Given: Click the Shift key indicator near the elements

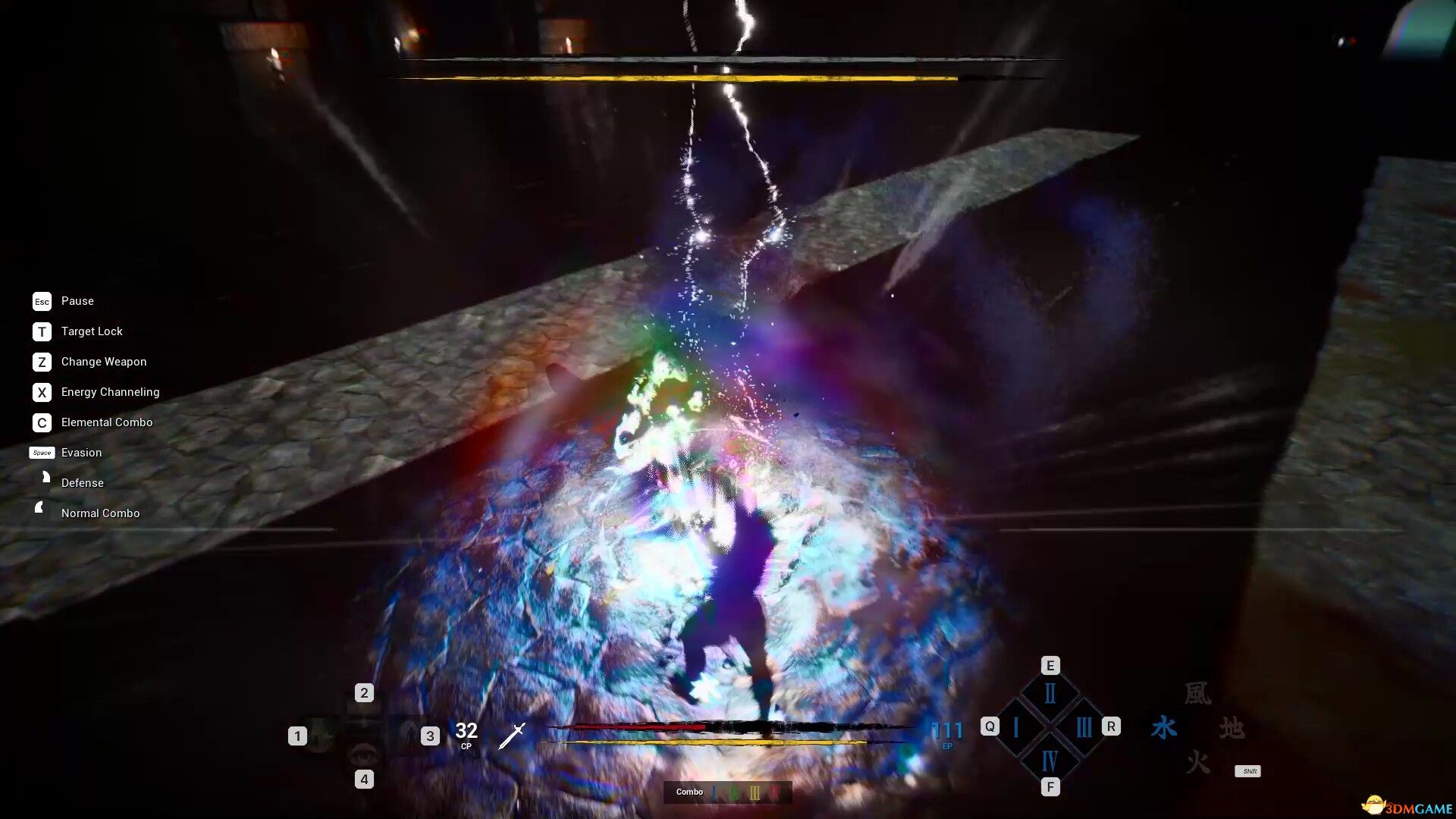Looking at the screenshot, I should 1249,771.
